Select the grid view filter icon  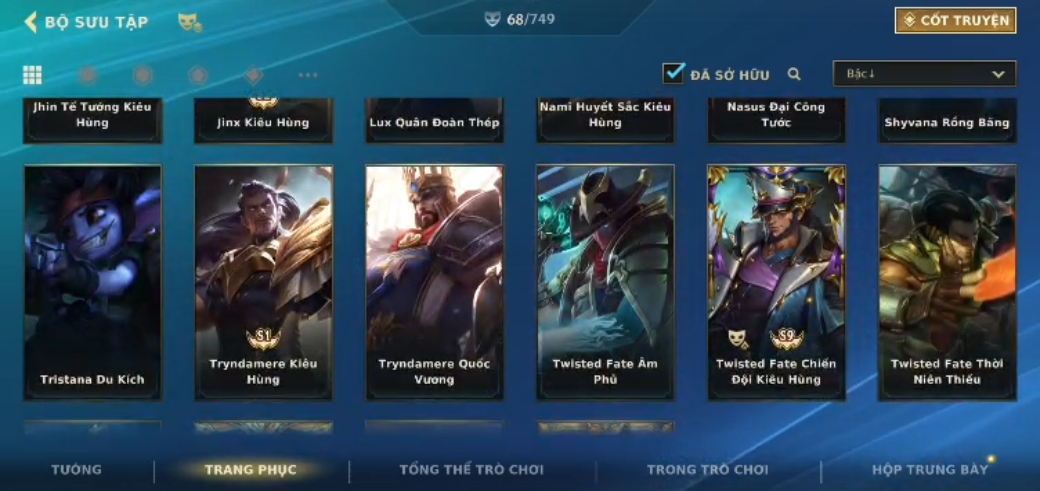(x=33, y=75)
